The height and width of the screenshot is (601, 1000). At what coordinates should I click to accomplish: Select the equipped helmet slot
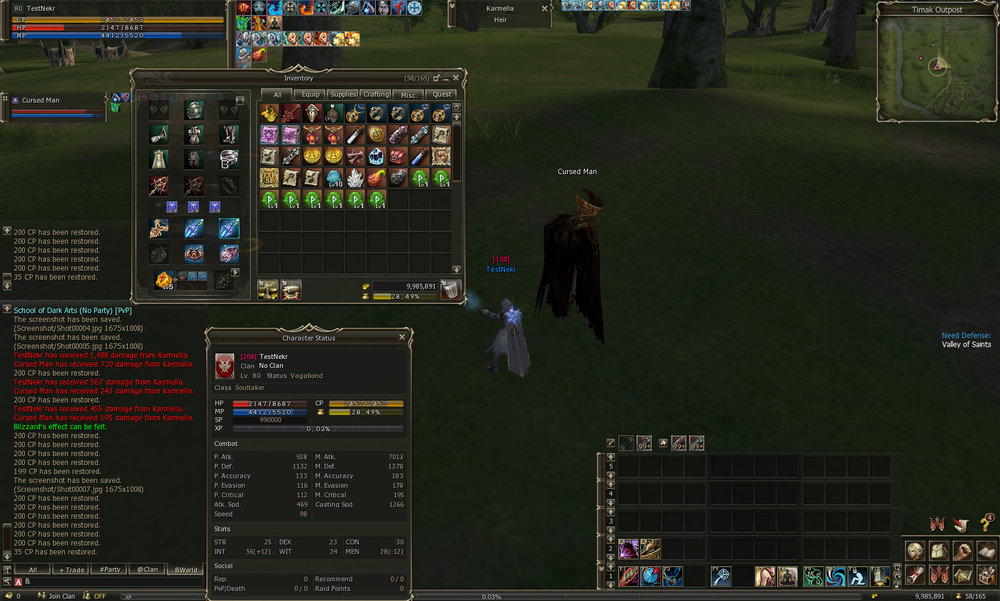(194, 111)
